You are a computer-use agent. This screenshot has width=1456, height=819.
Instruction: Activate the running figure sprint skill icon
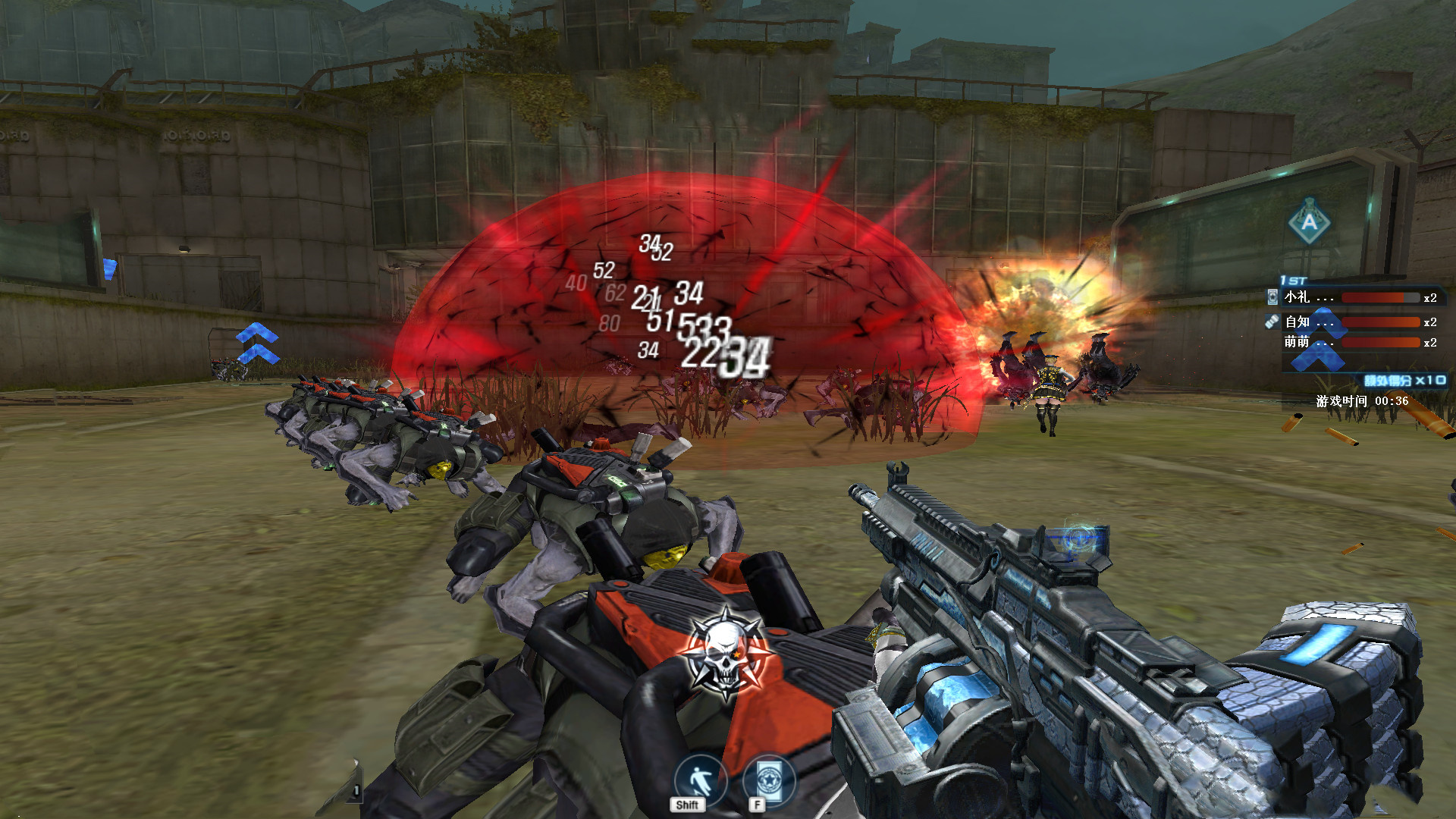699,780
